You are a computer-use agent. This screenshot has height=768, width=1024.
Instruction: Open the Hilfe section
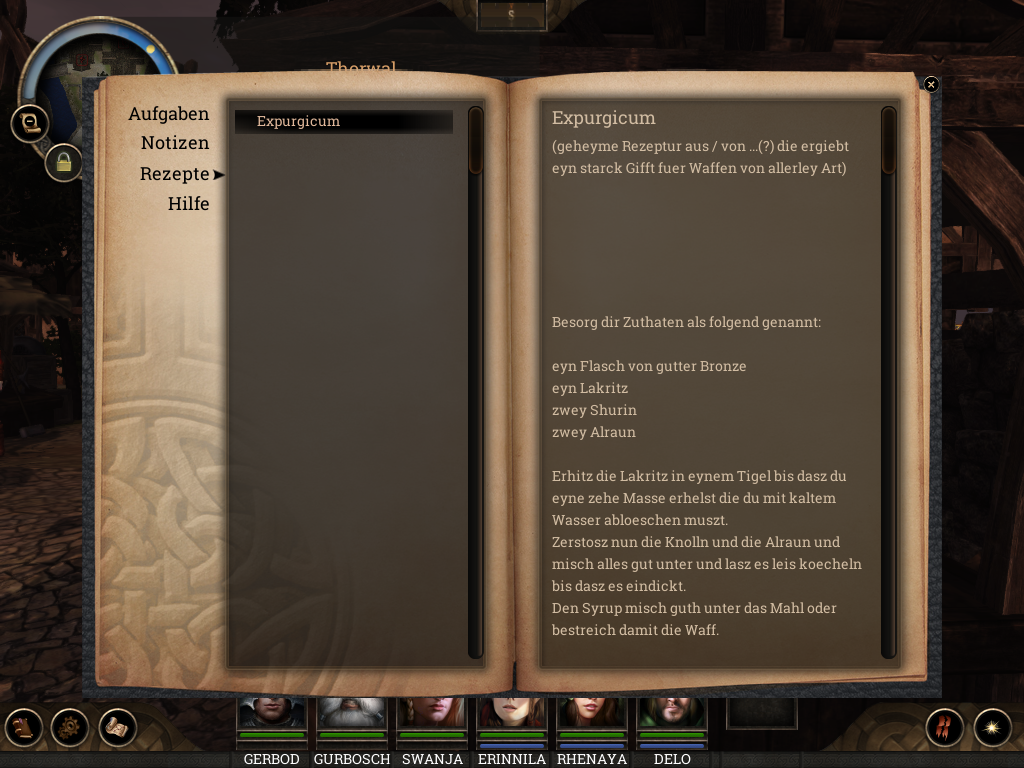(188, 204)
